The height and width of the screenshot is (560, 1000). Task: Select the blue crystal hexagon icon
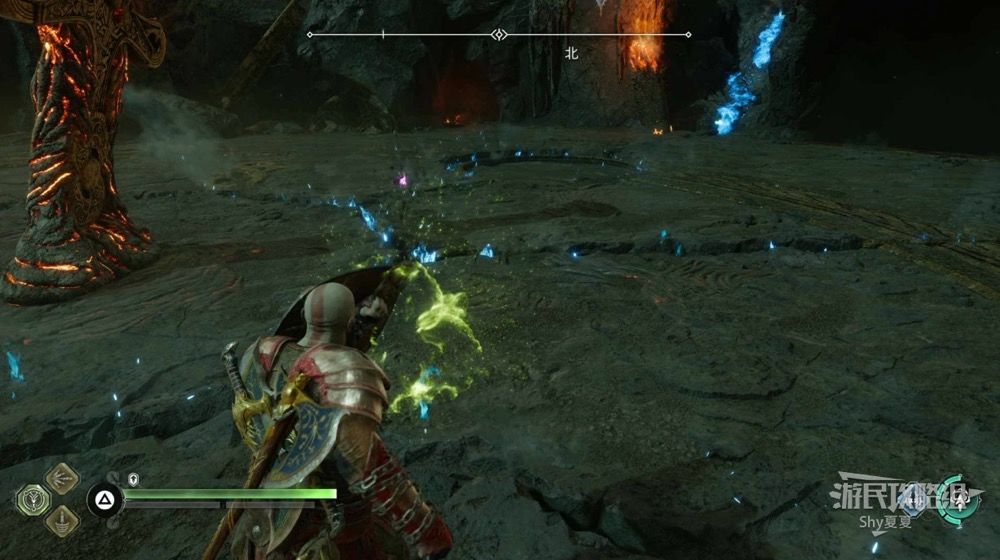912,500
